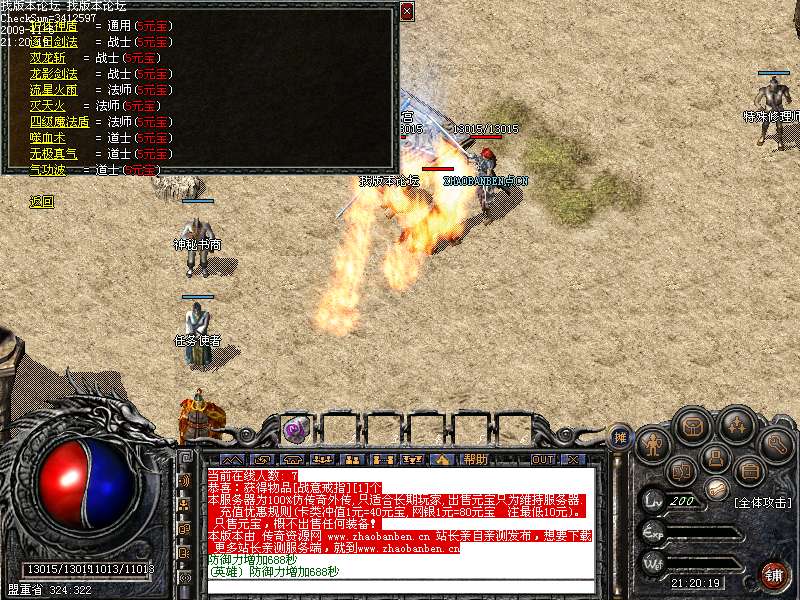Choose the 无极真气 skill link

[54, 154]
